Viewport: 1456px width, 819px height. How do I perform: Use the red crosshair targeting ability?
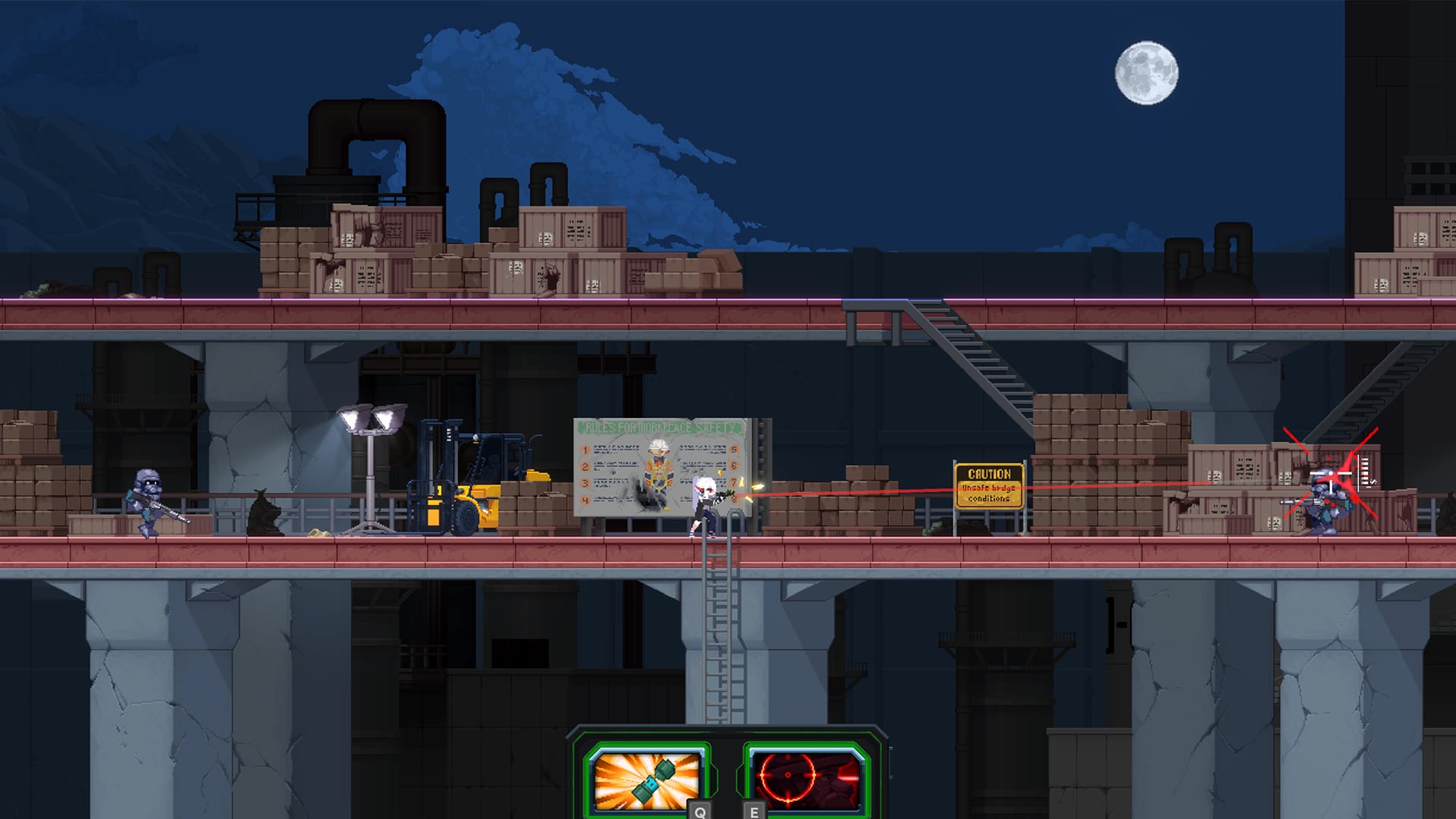click(807, 778)
